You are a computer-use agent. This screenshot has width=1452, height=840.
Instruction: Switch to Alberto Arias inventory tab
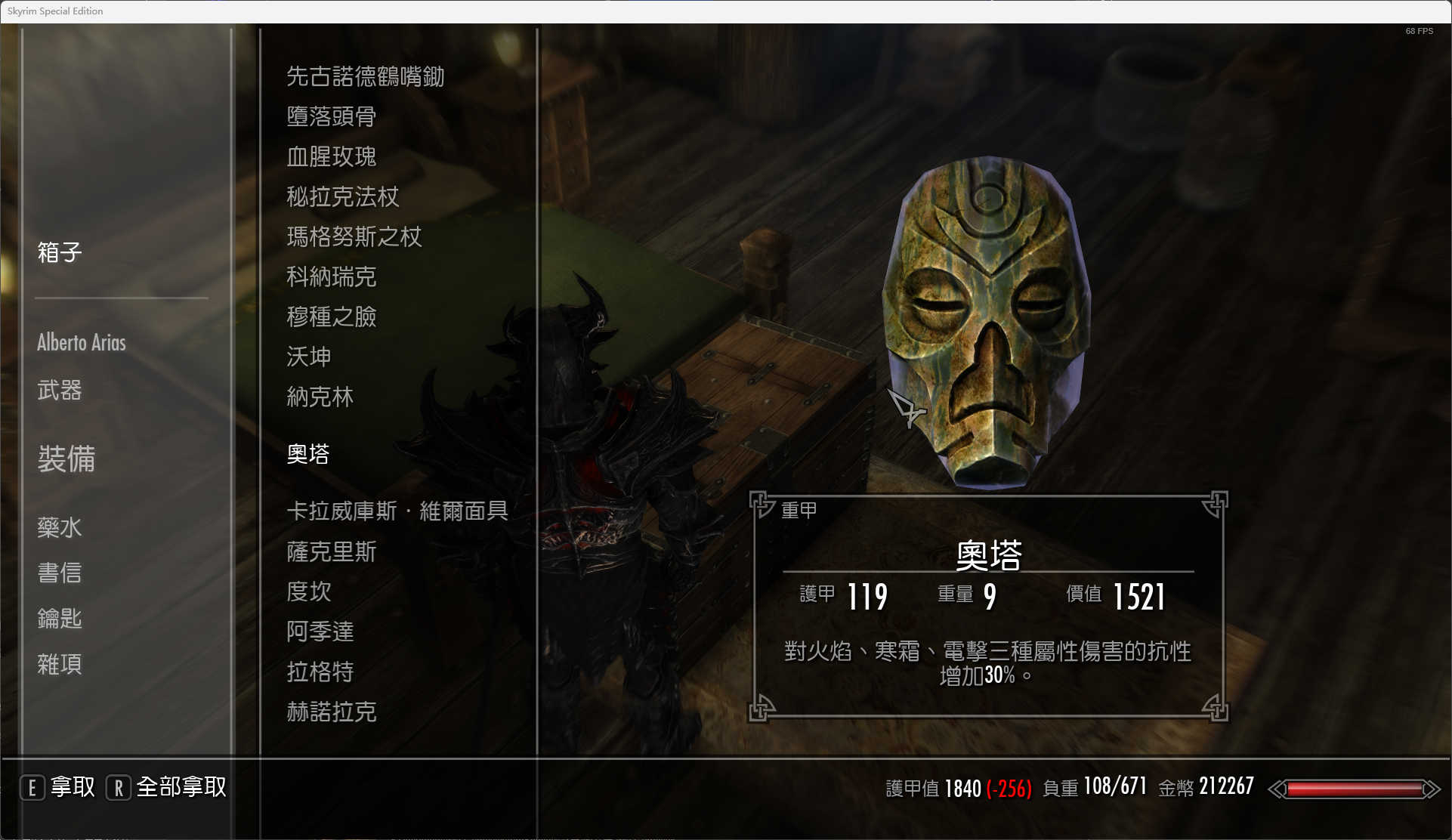click(x=82, y=342)
